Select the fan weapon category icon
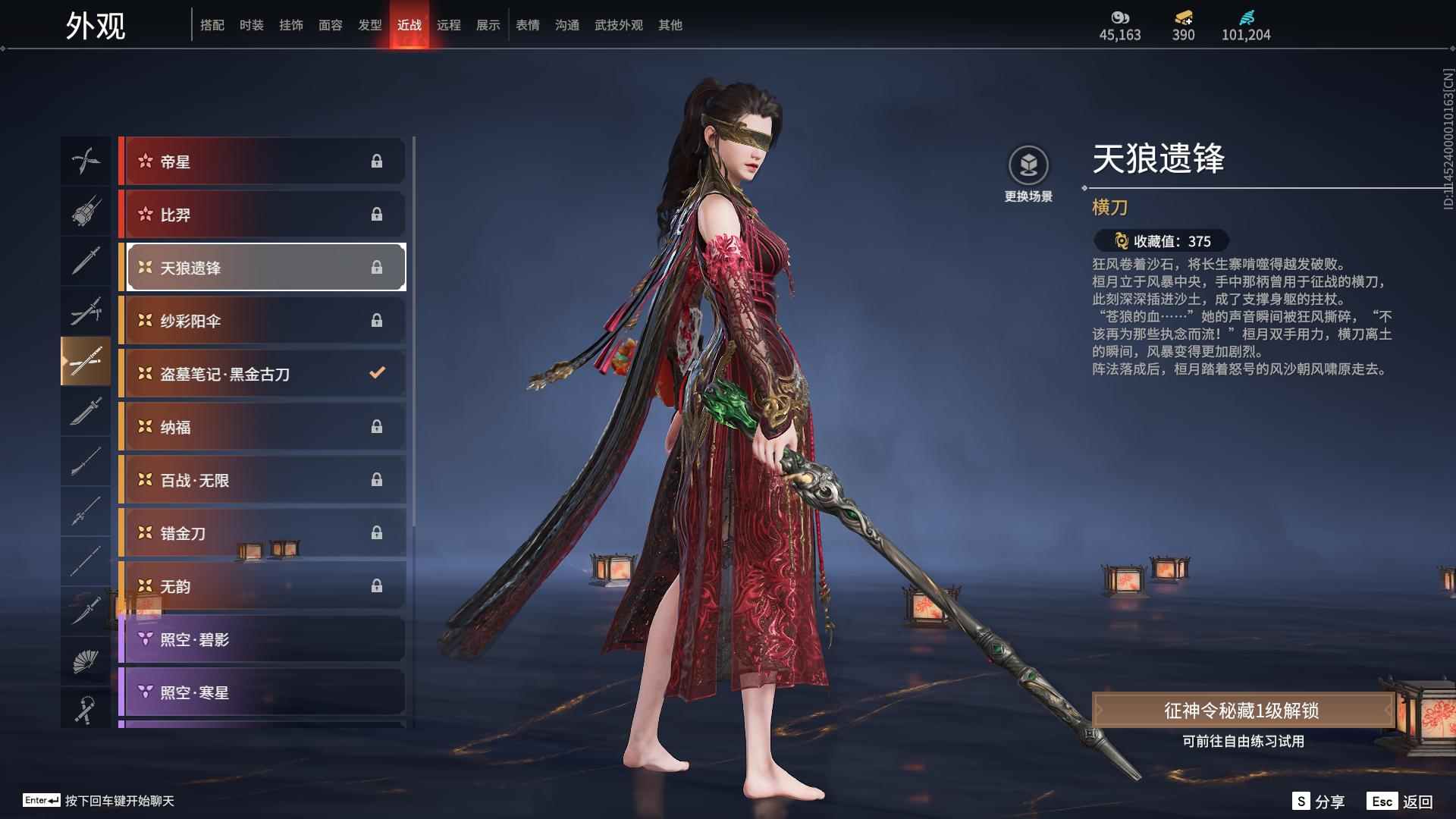Screen dimensions: 1456x819 (86, 660)
